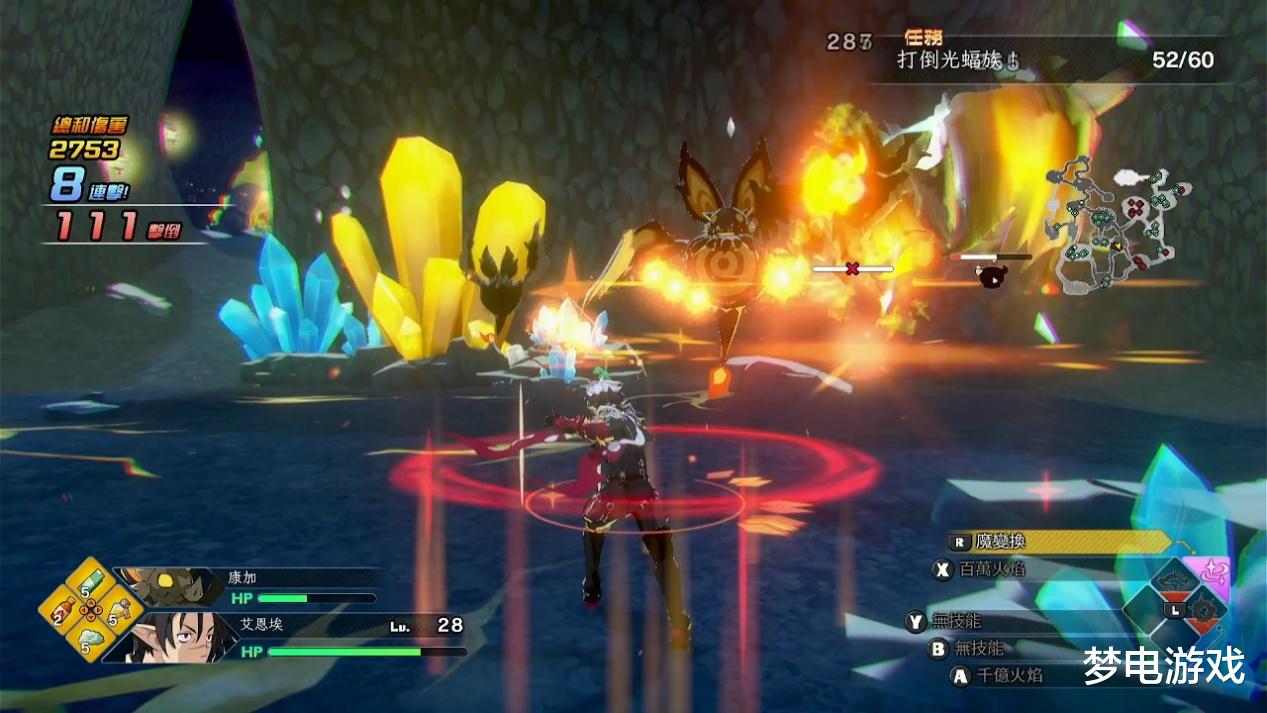Use the green bar item in the quick slot
The image size is (1267, 713).
click(88, 584)
